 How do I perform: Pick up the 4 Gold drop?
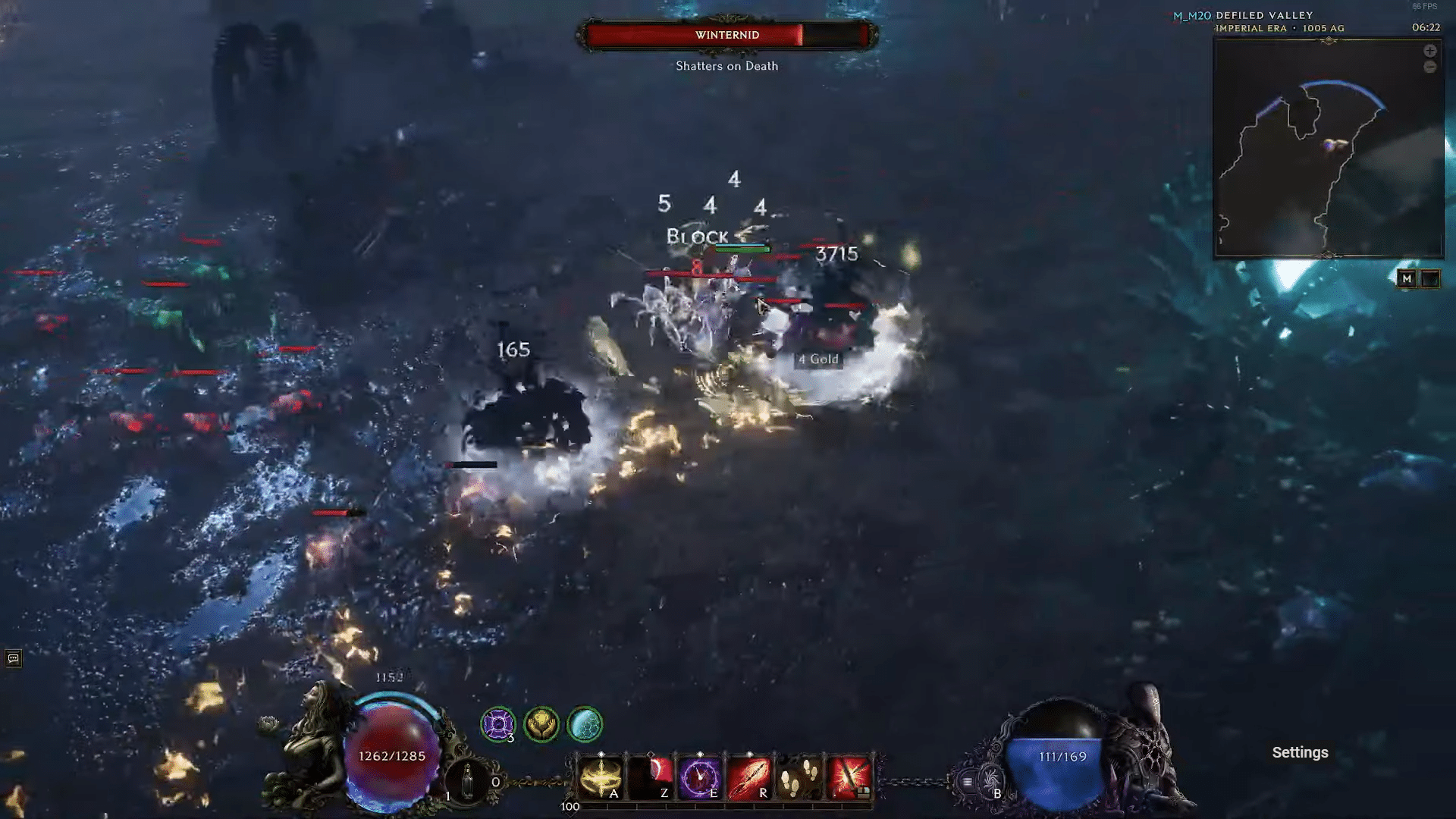pyautogui.click(x=817, y=359)
